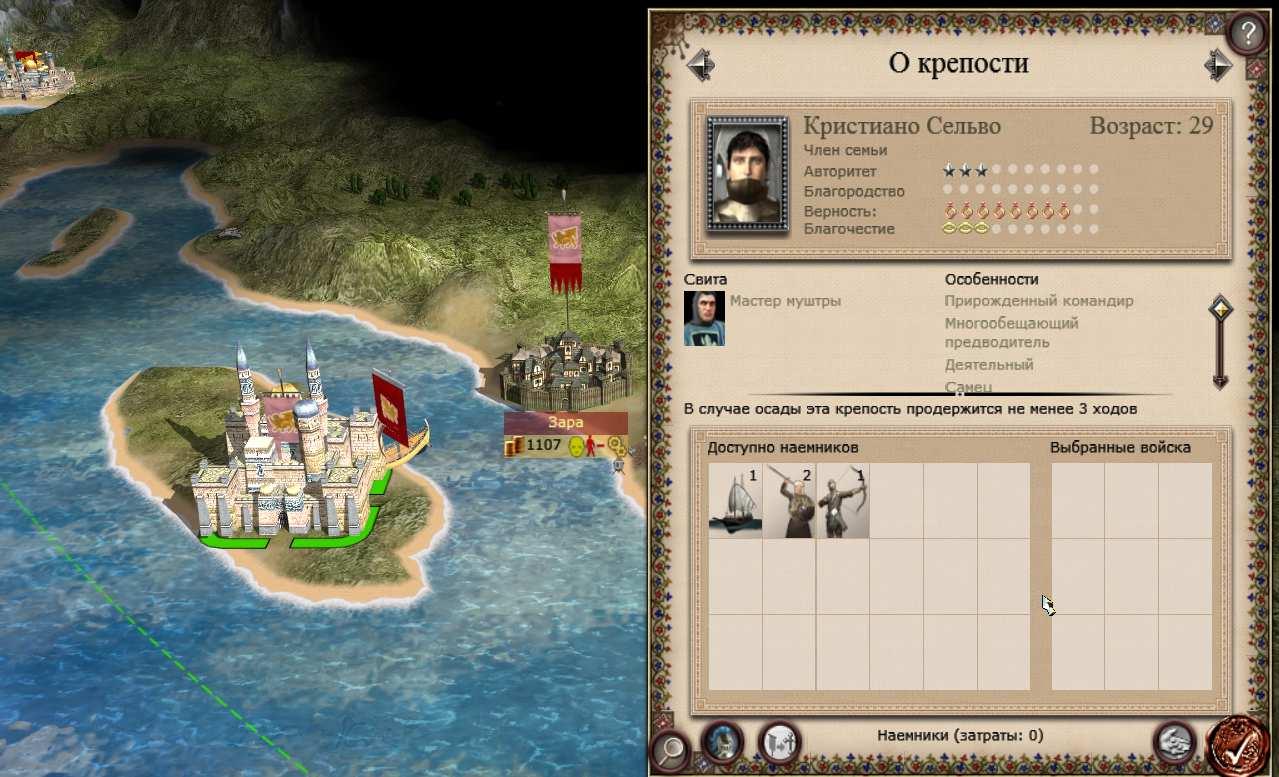Viewport: 1279px width, 777px height.
Task: Go to previous panel with left arrow
Action: 700,65
